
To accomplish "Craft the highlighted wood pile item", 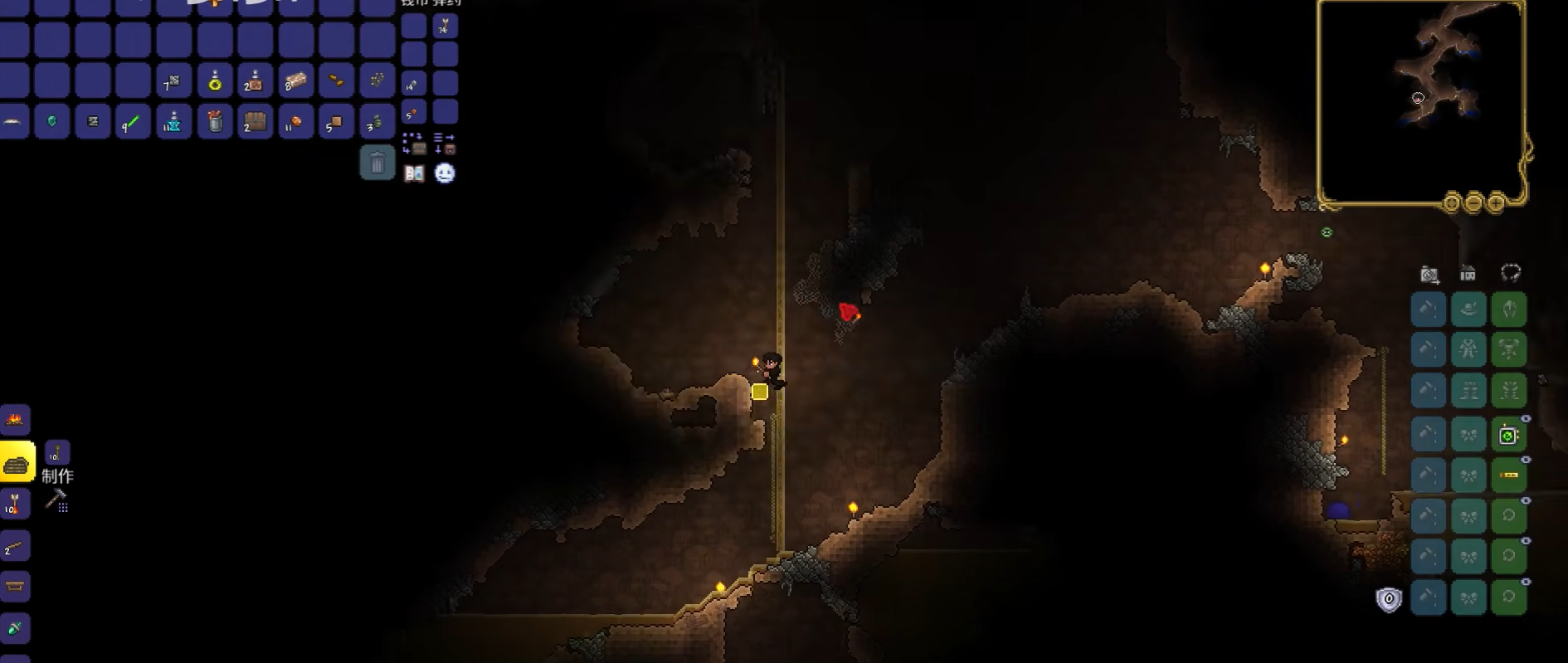I will coord(17,462).
